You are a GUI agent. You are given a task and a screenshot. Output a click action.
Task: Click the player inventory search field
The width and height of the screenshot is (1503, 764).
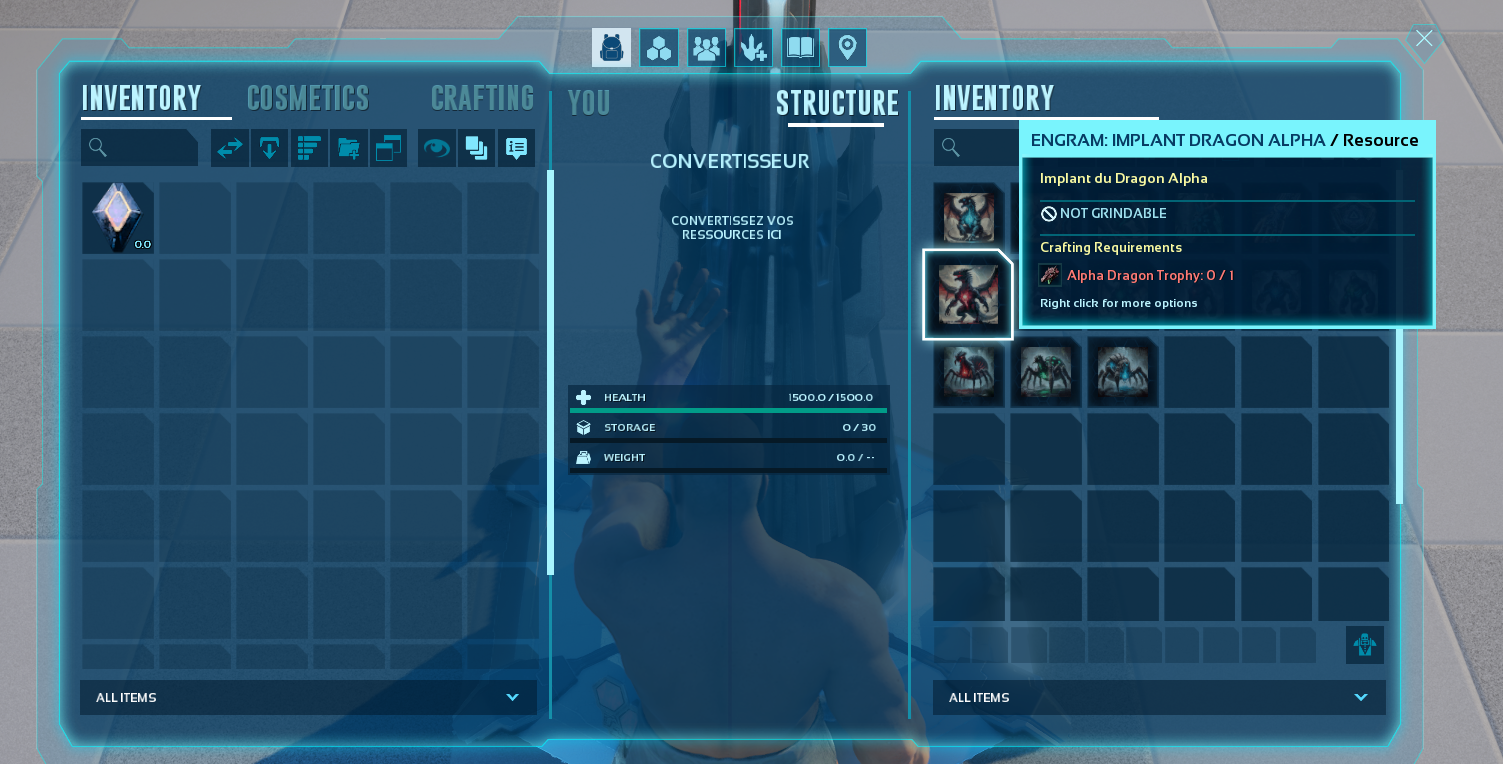140,148
